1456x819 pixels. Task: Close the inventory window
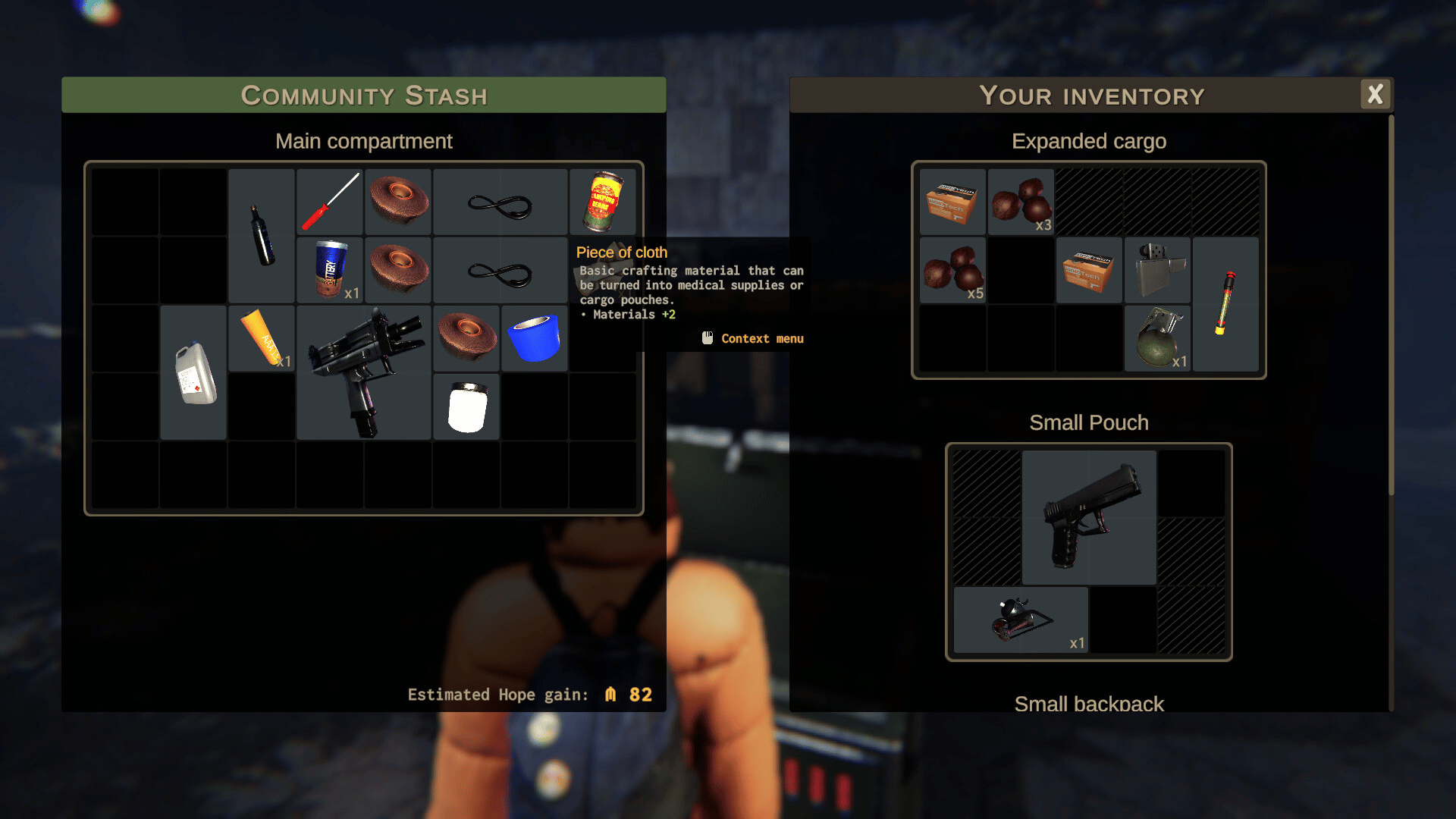point(1375,95)
